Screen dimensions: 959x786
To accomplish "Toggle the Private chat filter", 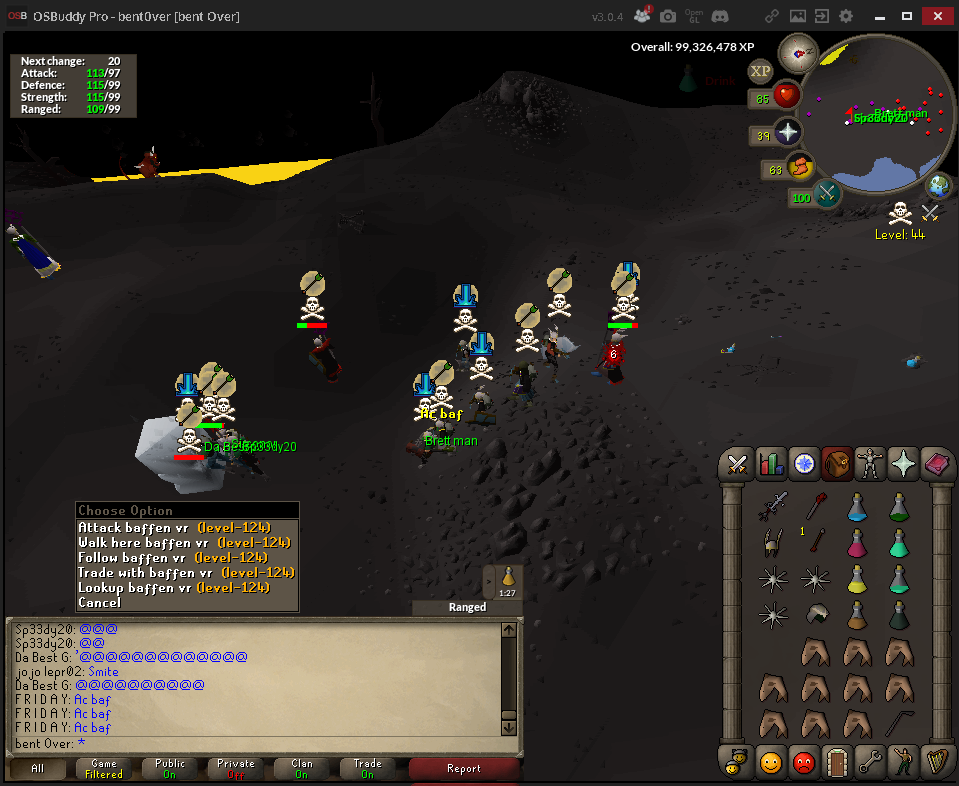I will tap(236, 768).
